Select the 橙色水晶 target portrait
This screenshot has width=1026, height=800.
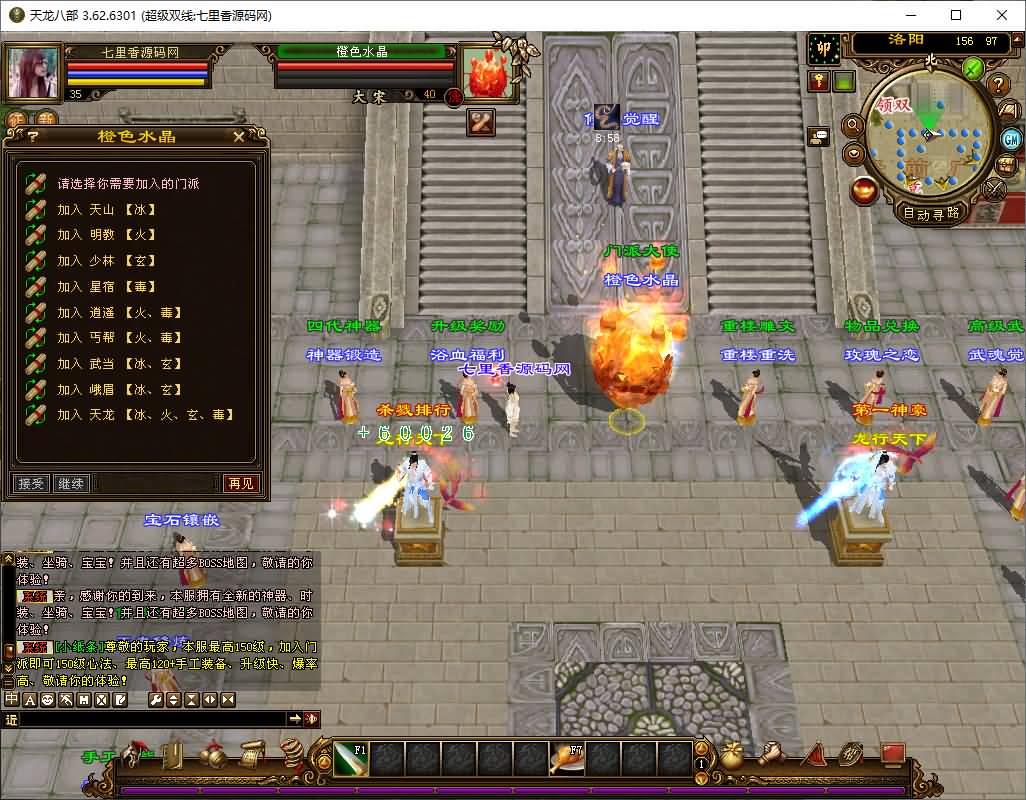pyautogui.click(x=487, y=72)
